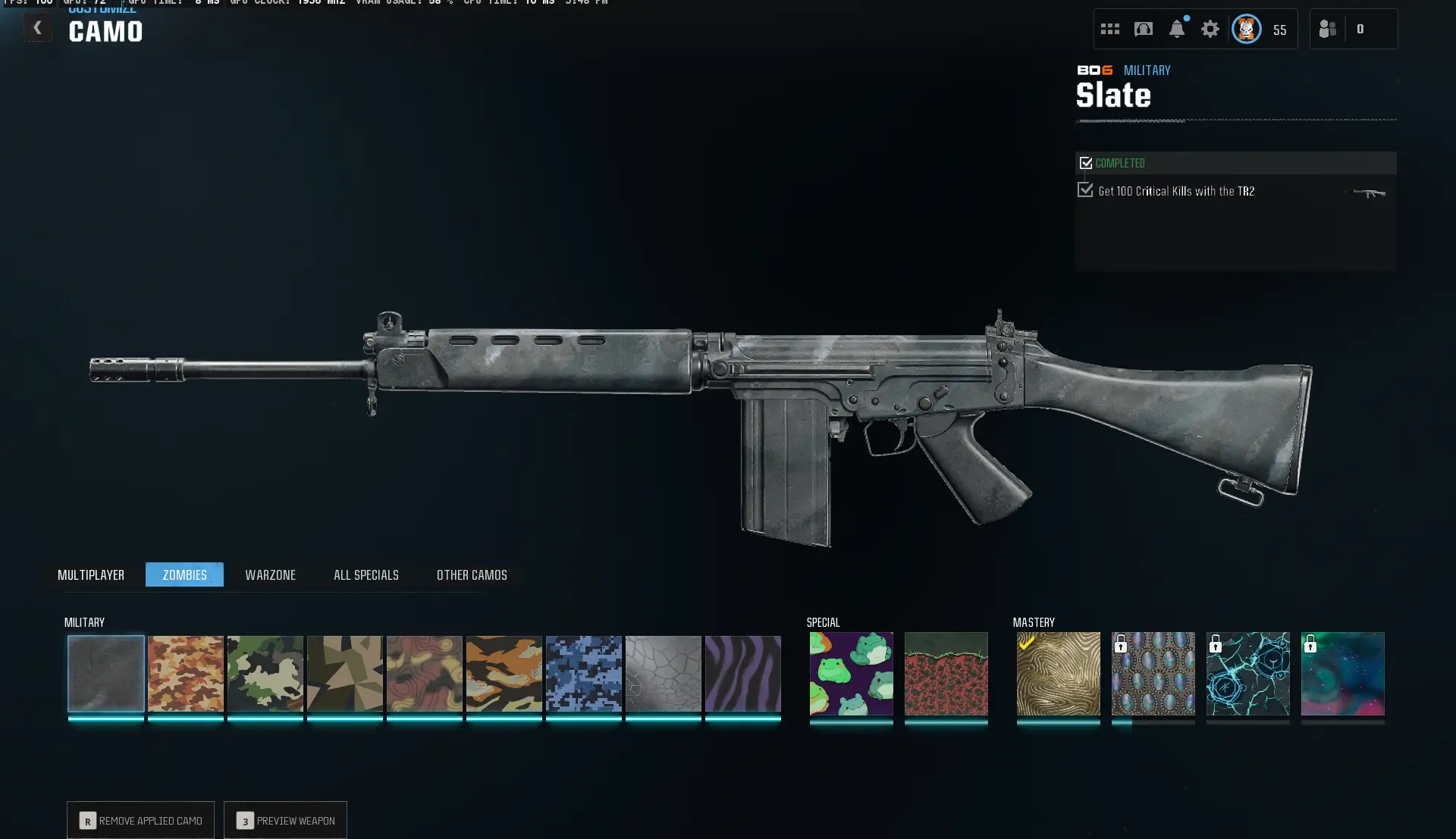Switch to the MULTIPLAYER tab
This screenshot has width=1456, height=839.
(91, 574)
